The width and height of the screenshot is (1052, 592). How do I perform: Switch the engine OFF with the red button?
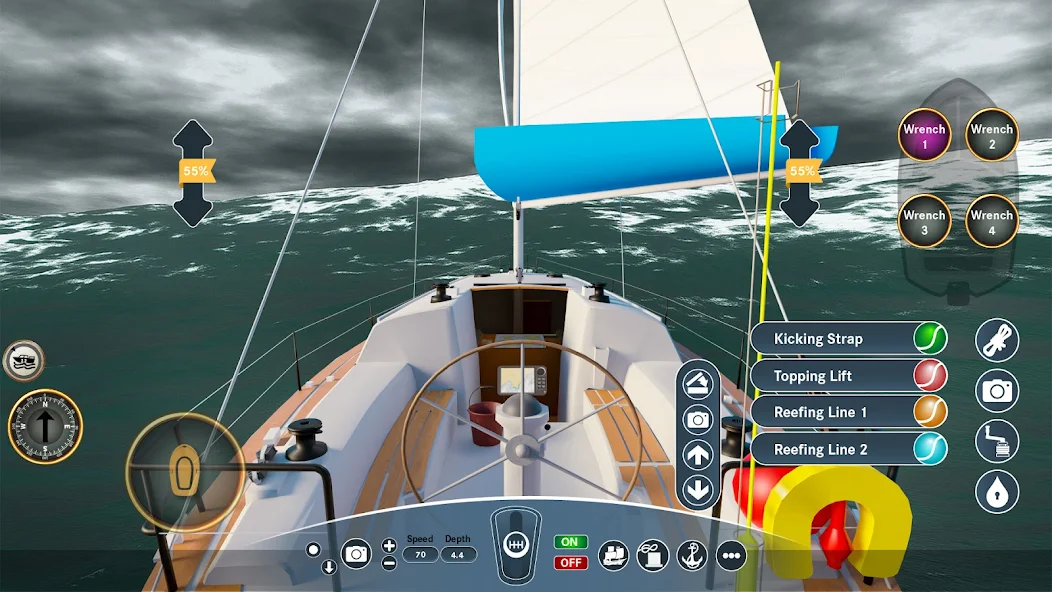coord(570,562)
